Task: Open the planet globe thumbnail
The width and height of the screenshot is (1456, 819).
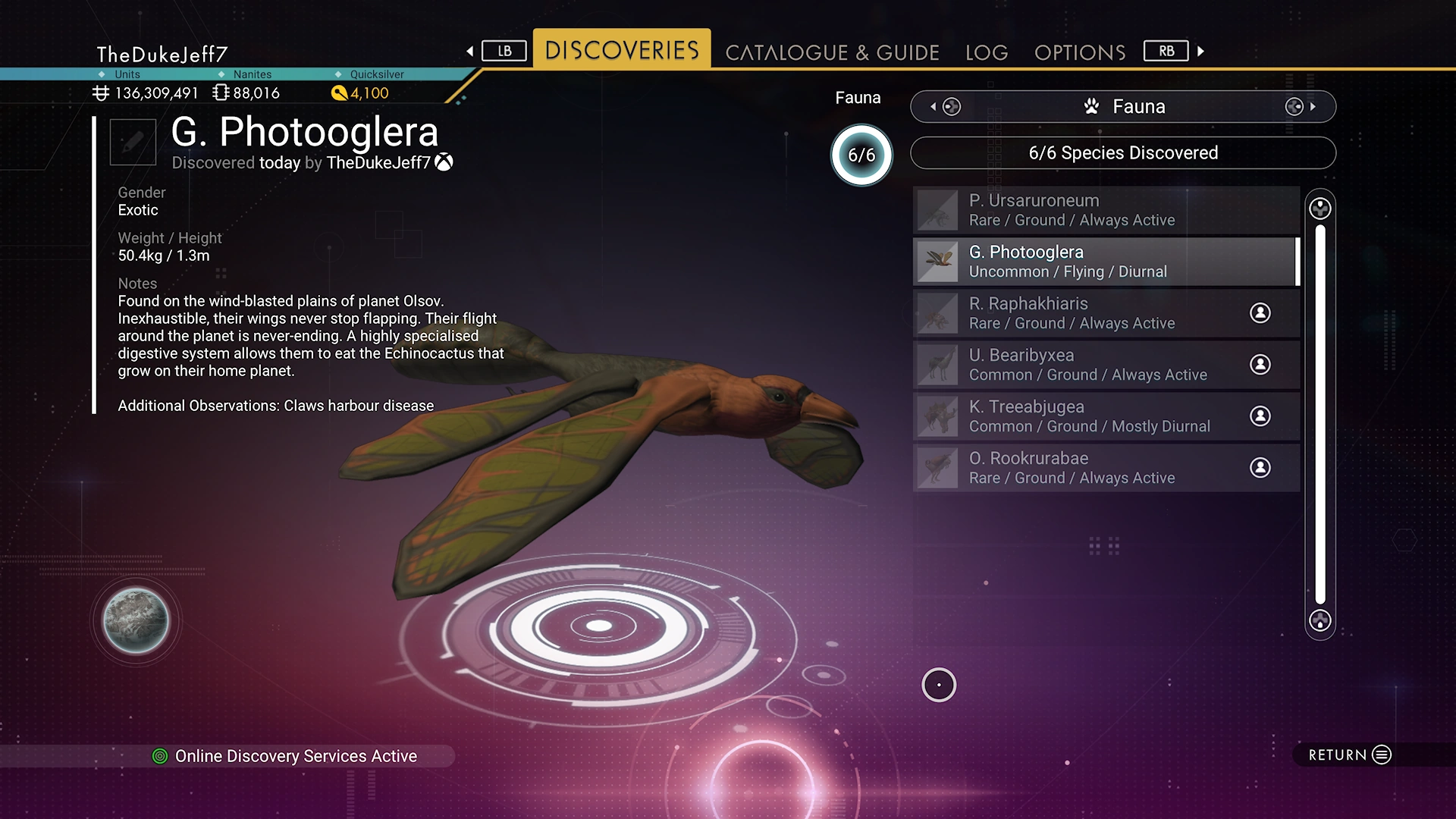Action: 136,621
